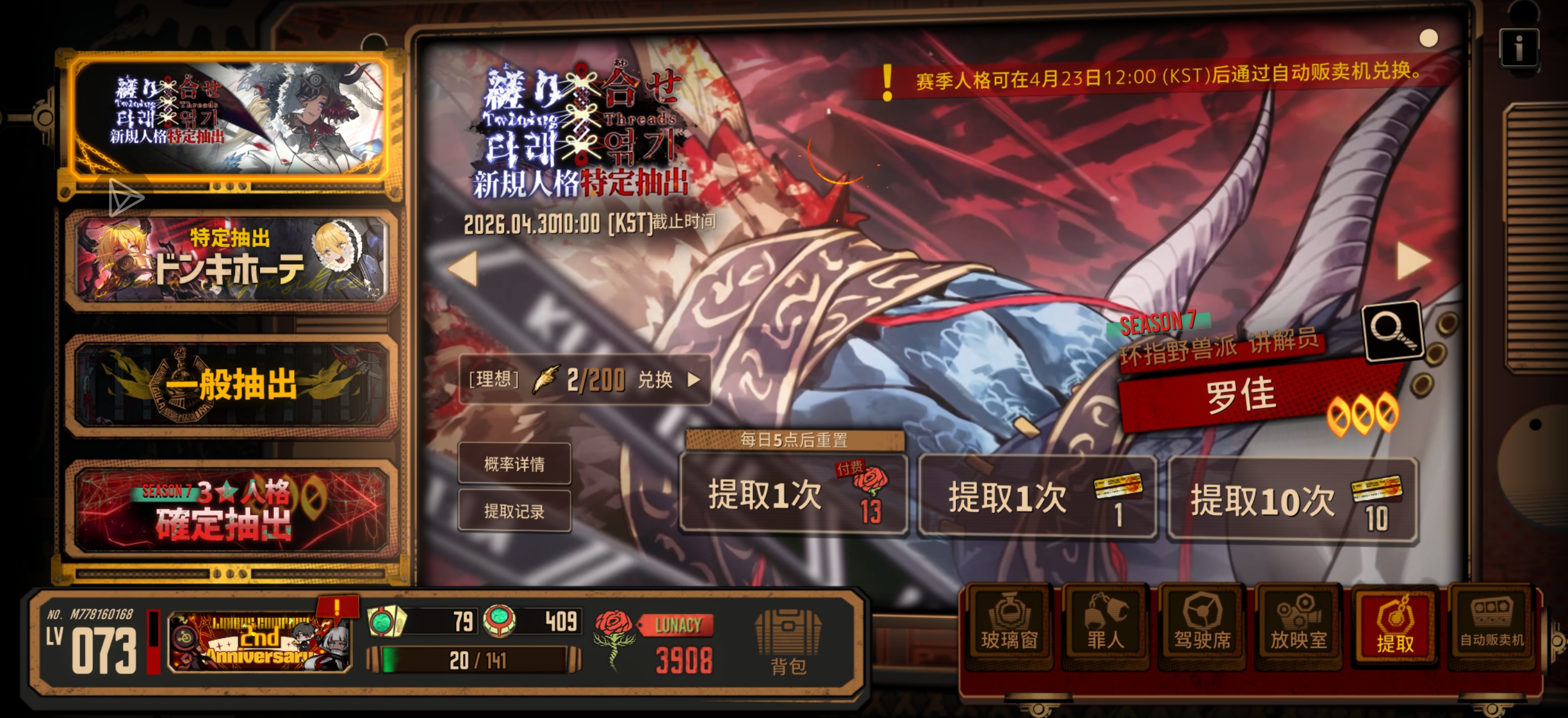Open the 放映室 screen

1299,627
